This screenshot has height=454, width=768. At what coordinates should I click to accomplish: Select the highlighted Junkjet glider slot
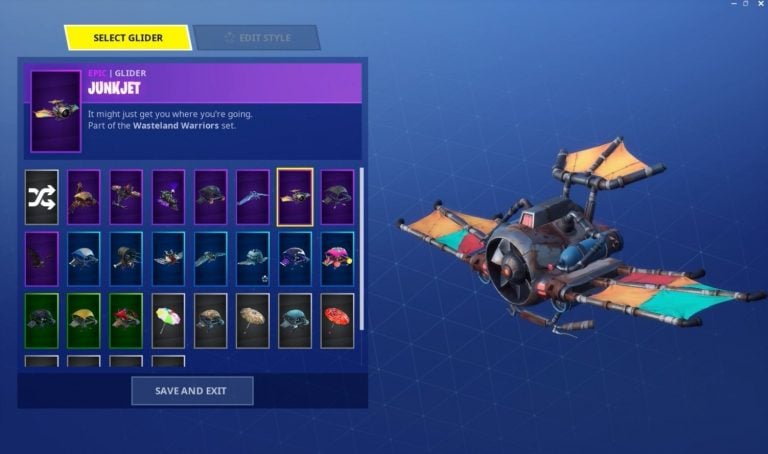click(295, 197)
